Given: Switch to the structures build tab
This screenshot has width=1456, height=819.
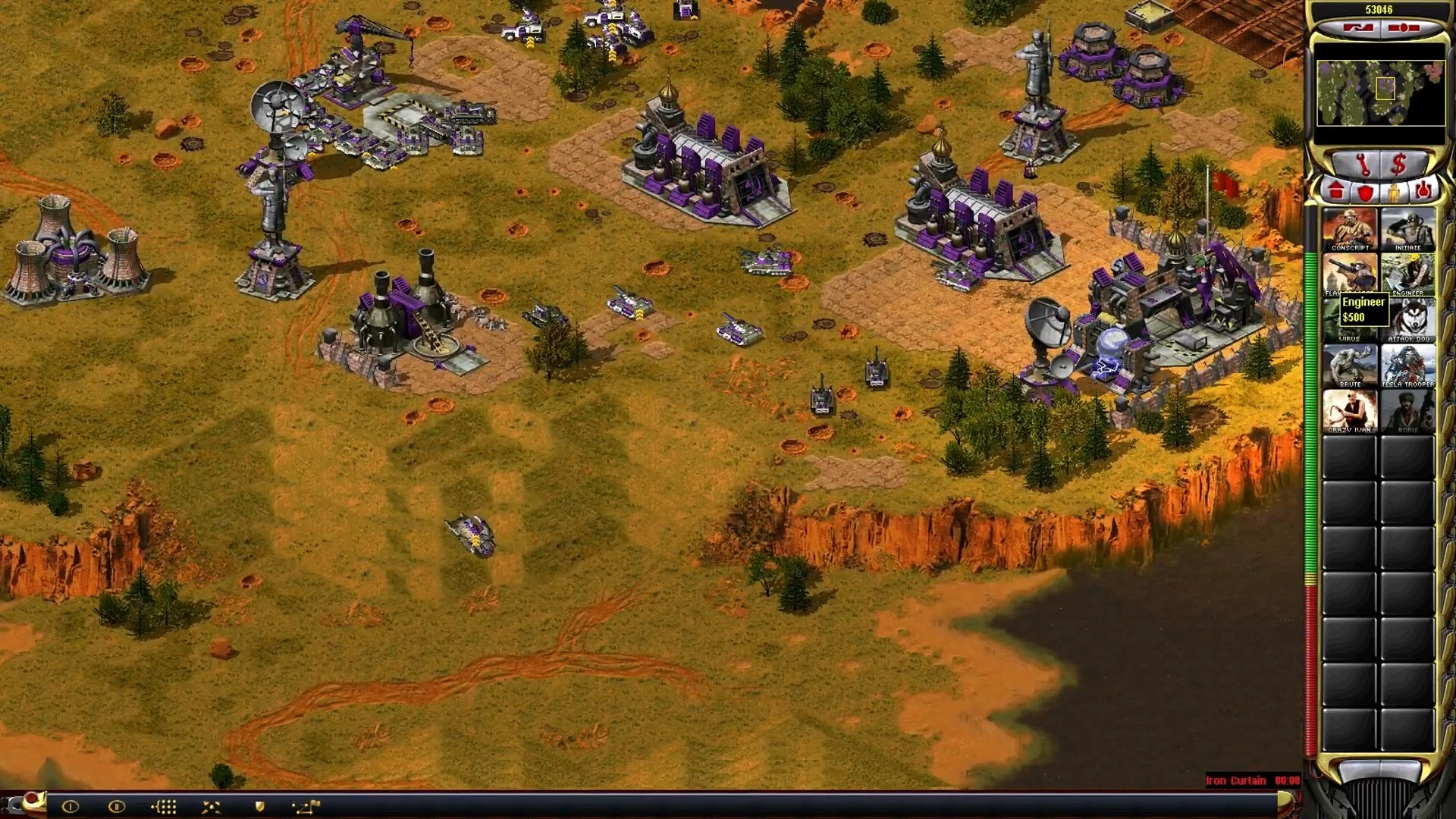Looking at the screenshot, I should click(x=1336, y=191).
